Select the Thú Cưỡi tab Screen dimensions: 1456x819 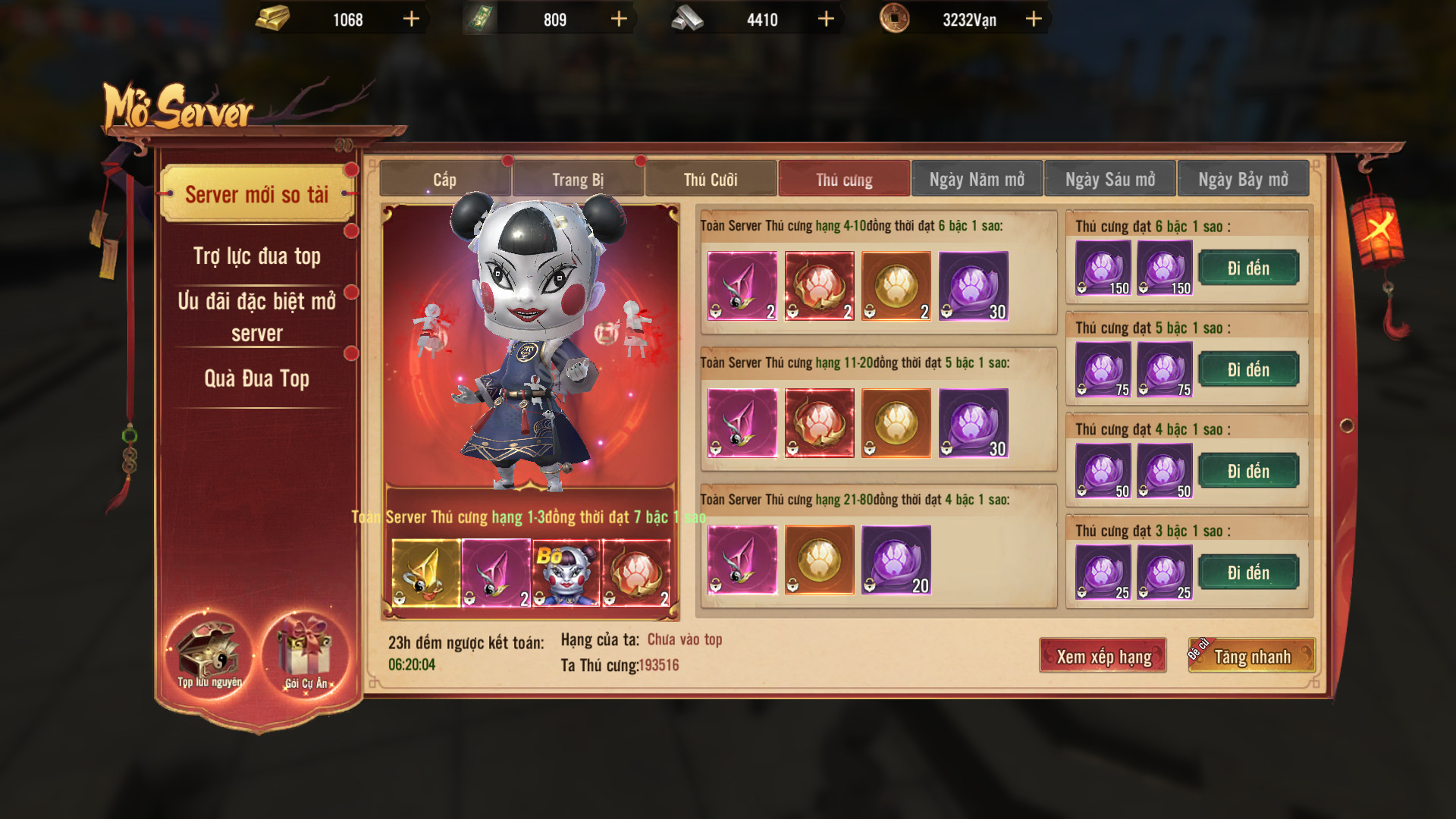711,180
